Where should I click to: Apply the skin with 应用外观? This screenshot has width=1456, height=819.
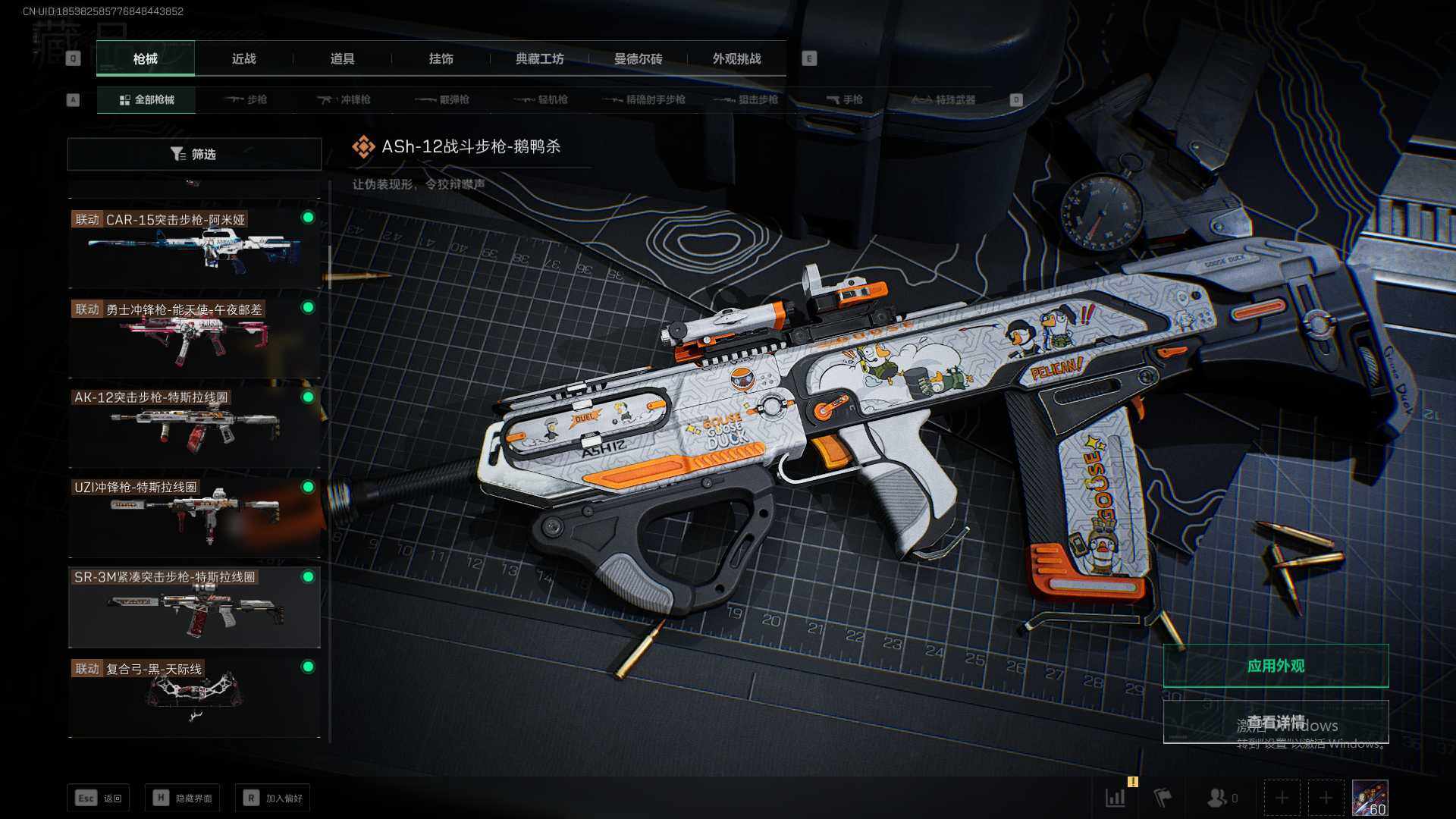click(x=1276, y=666)
